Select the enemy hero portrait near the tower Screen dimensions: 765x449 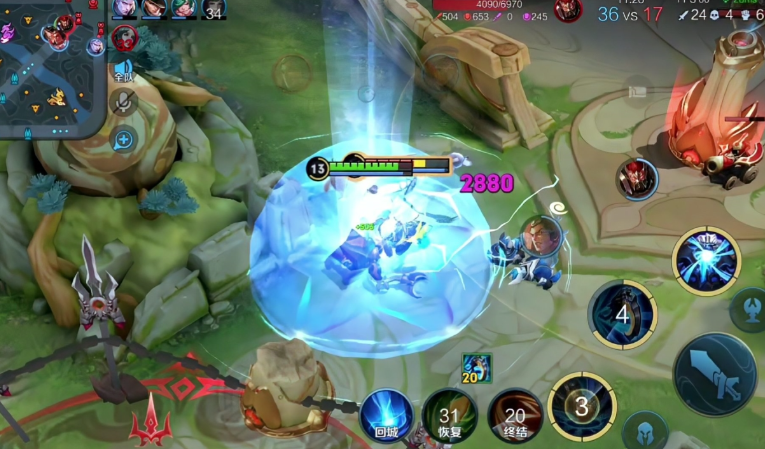(x=636, y=180)
